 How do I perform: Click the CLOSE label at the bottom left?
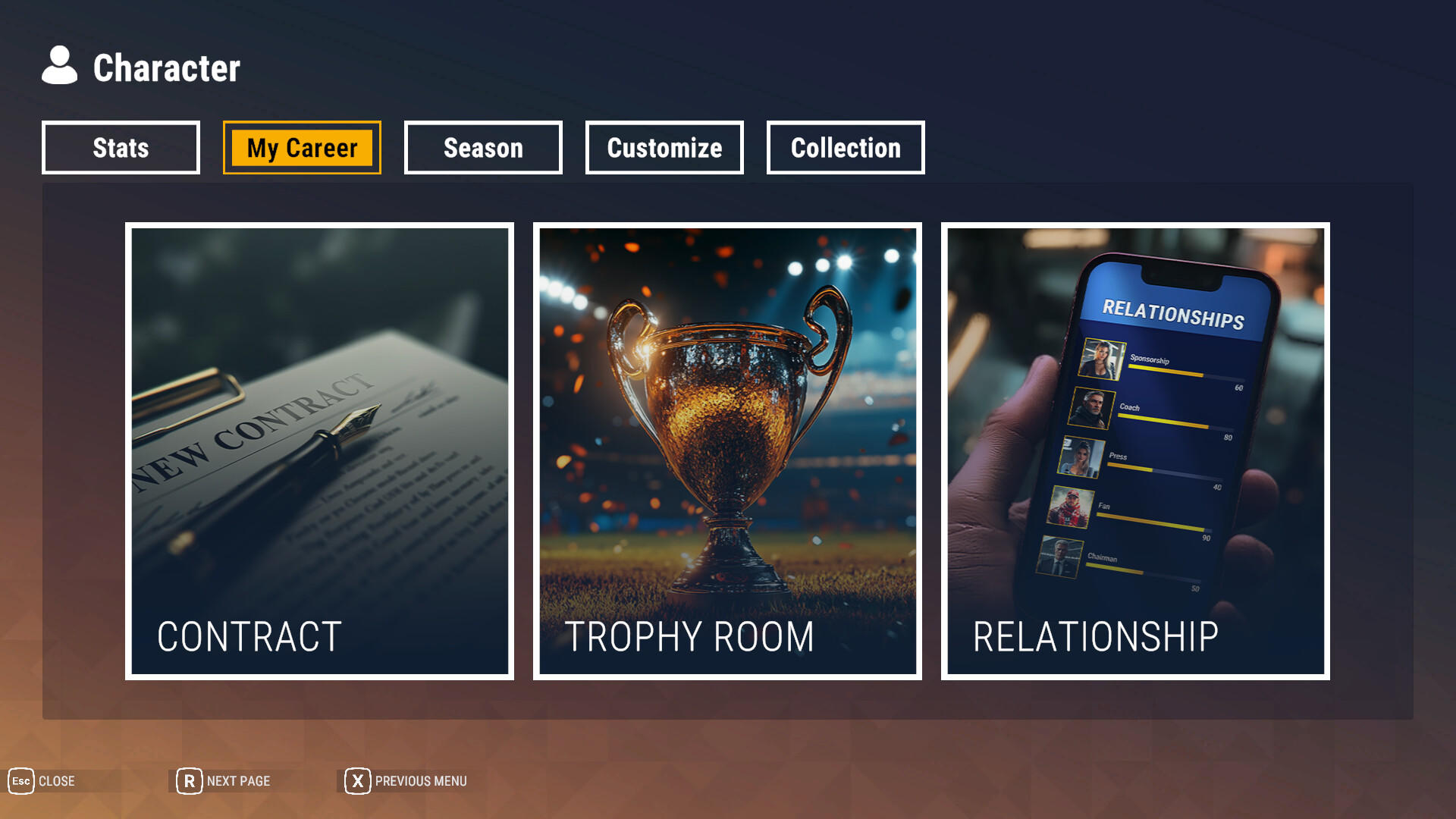pos(57,781)
